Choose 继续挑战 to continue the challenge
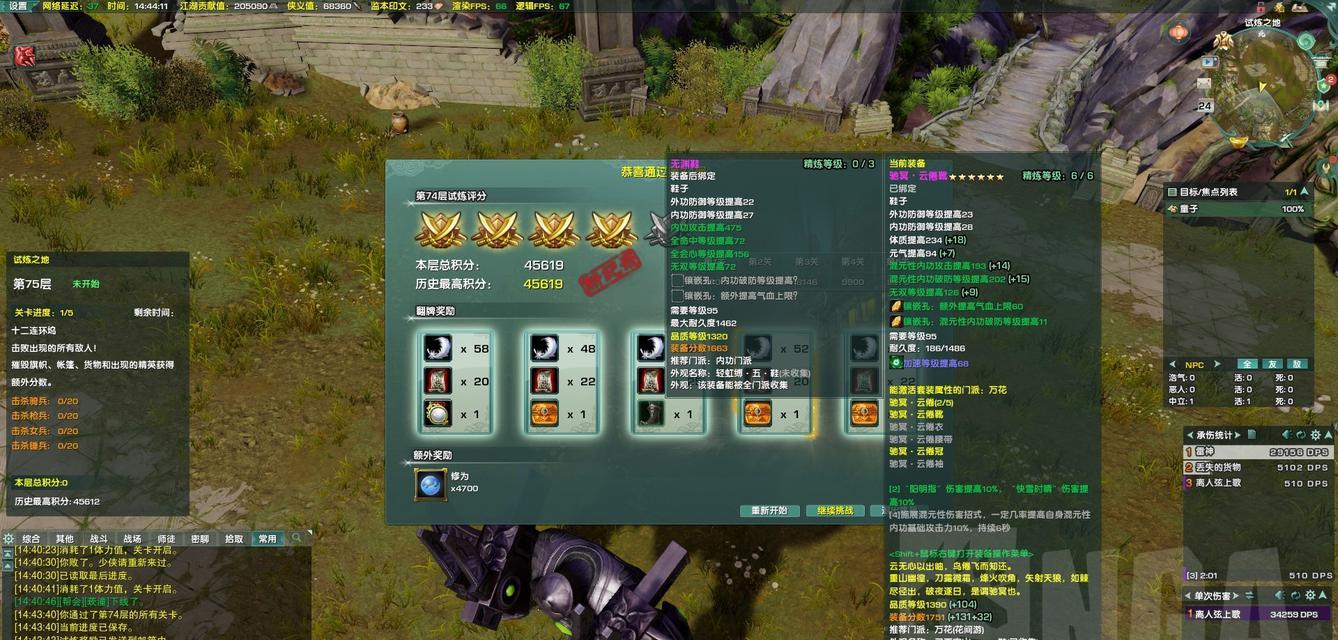The height and width of the screenshot is (640, 1338). [835, 511]
